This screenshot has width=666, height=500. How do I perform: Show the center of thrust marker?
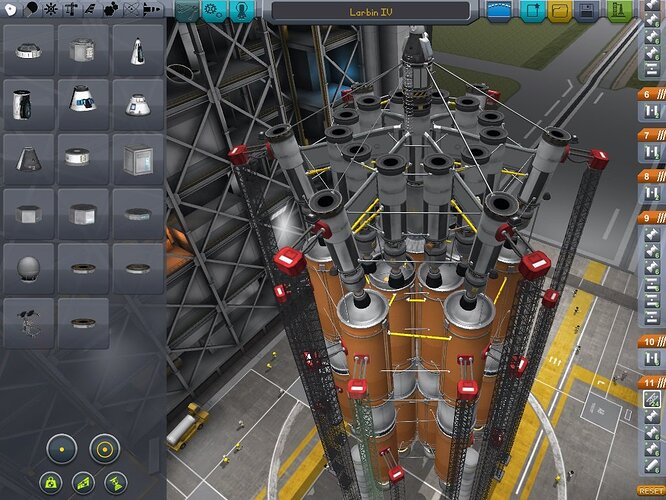point(116,482)
